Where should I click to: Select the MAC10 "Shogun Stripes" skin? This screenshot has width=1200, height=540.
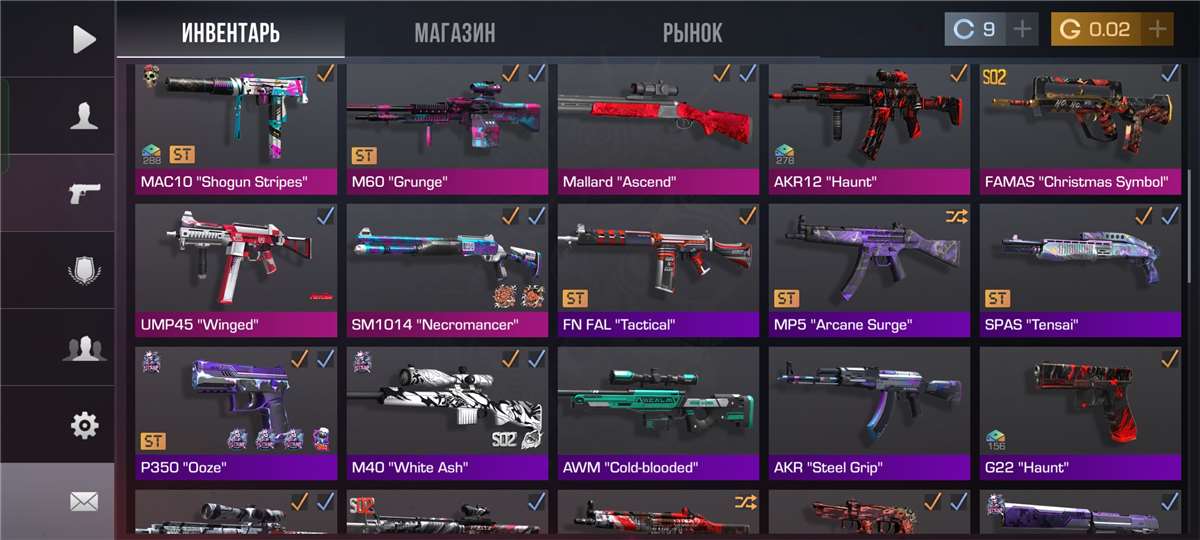[x=236, y=128]
